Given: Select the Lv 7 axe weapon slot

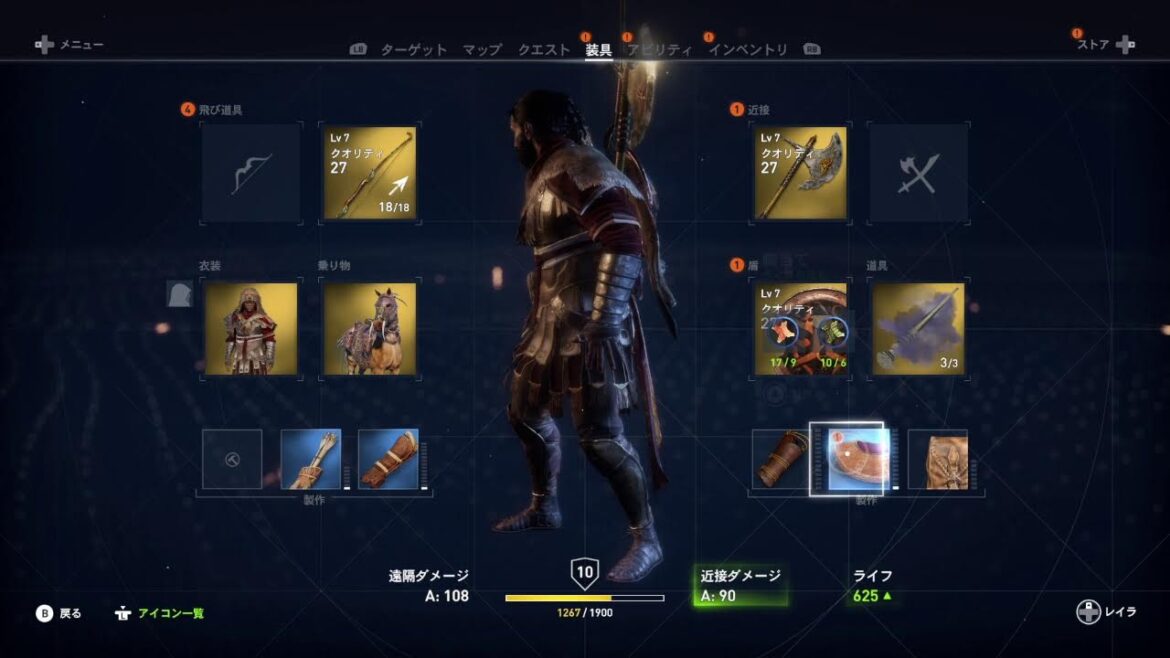Looking at the screenshot, I should (x=801, y=173).
